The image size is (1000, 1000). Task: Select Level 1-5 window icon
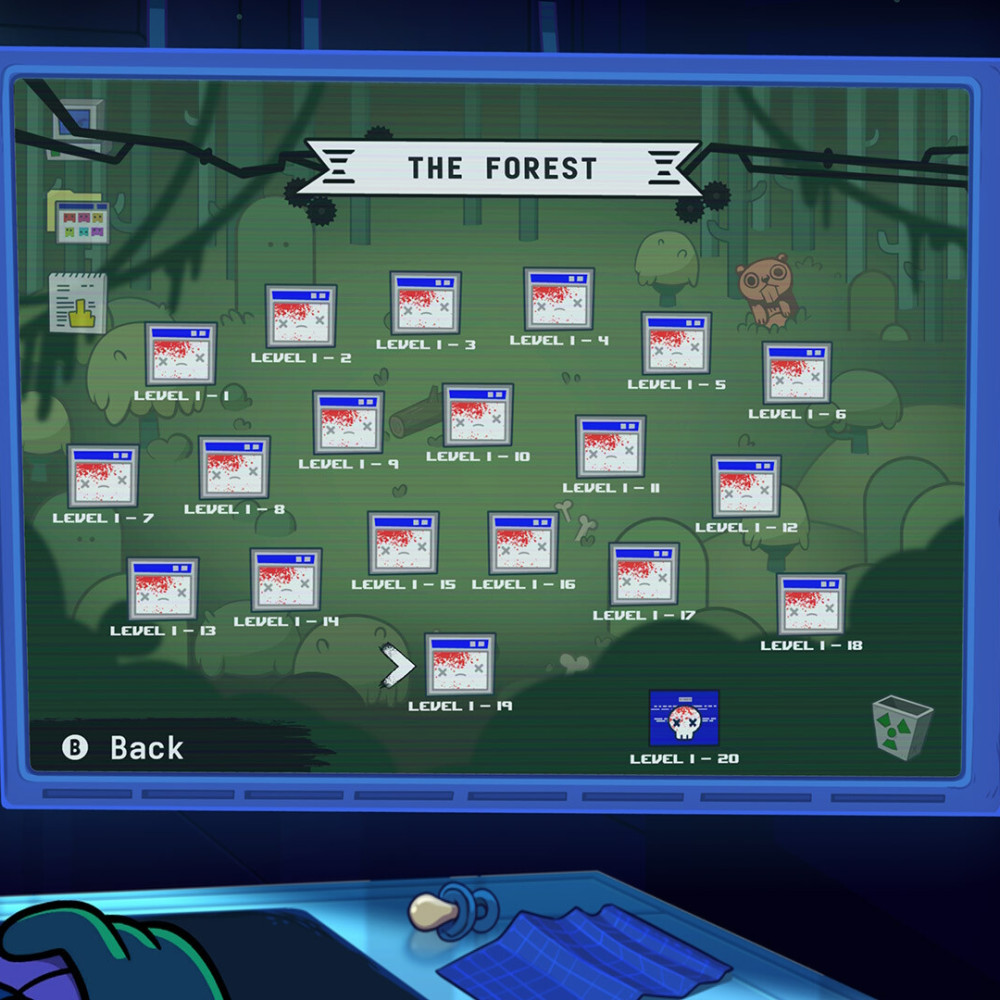tap(676, 343)
